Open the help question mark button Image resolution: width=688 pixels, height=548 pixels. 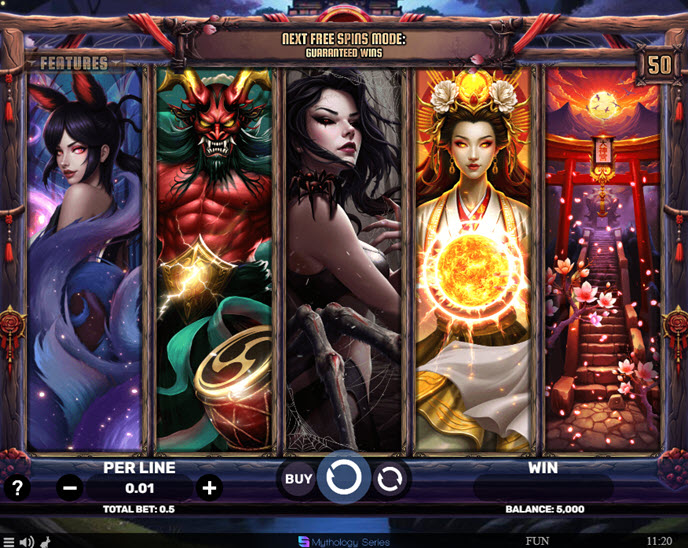17,488
